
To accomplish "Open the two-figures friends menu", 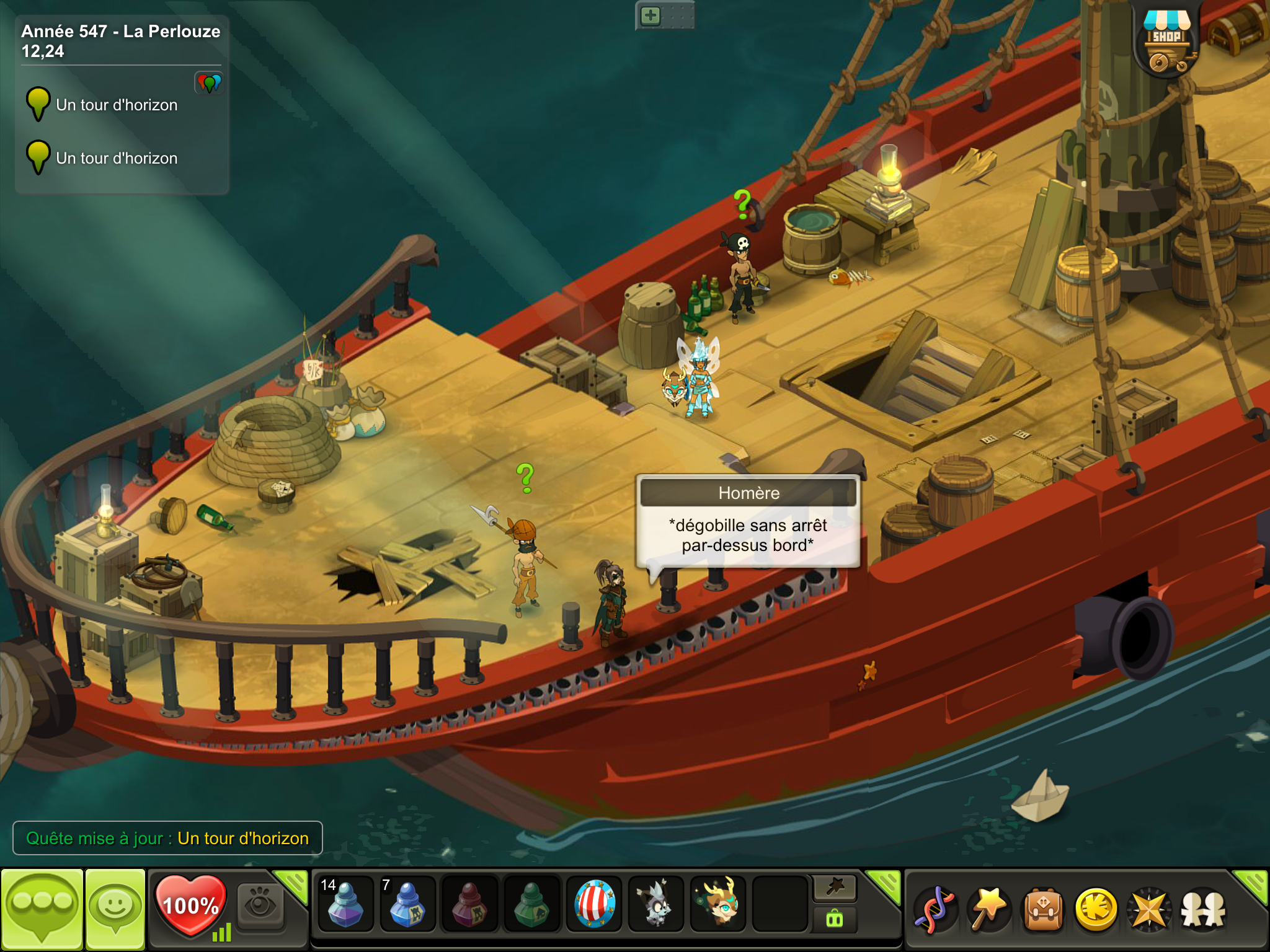I will point(1203,910).
